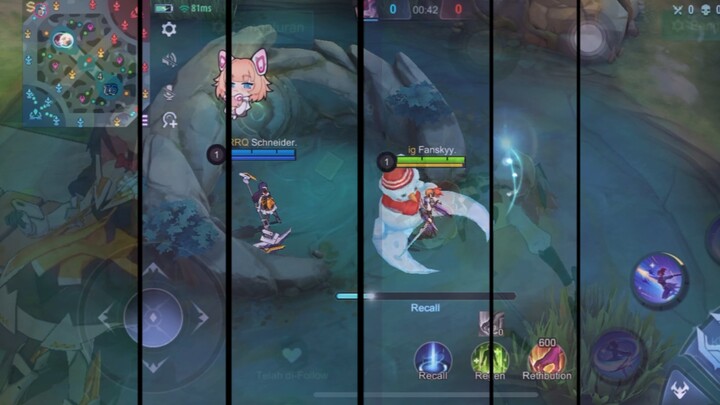Cast the flying witch skill icon

659,280
